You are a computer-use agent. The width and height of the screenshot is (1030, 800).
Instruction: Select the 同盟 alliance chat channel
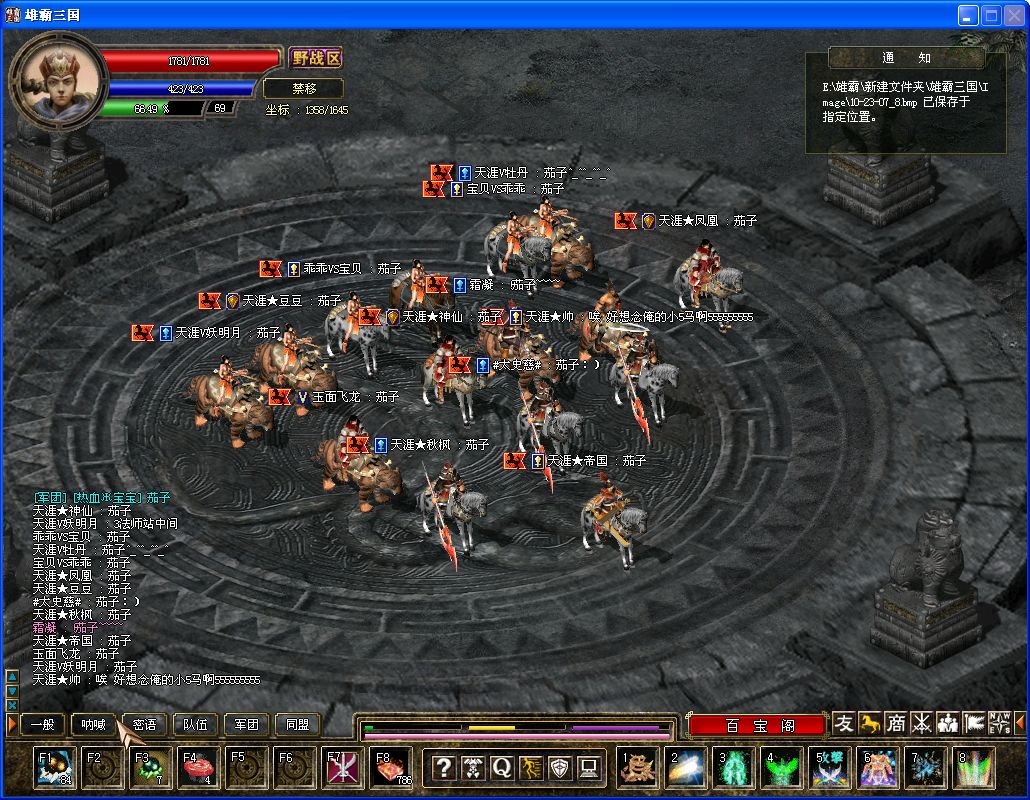click(297, 724)
